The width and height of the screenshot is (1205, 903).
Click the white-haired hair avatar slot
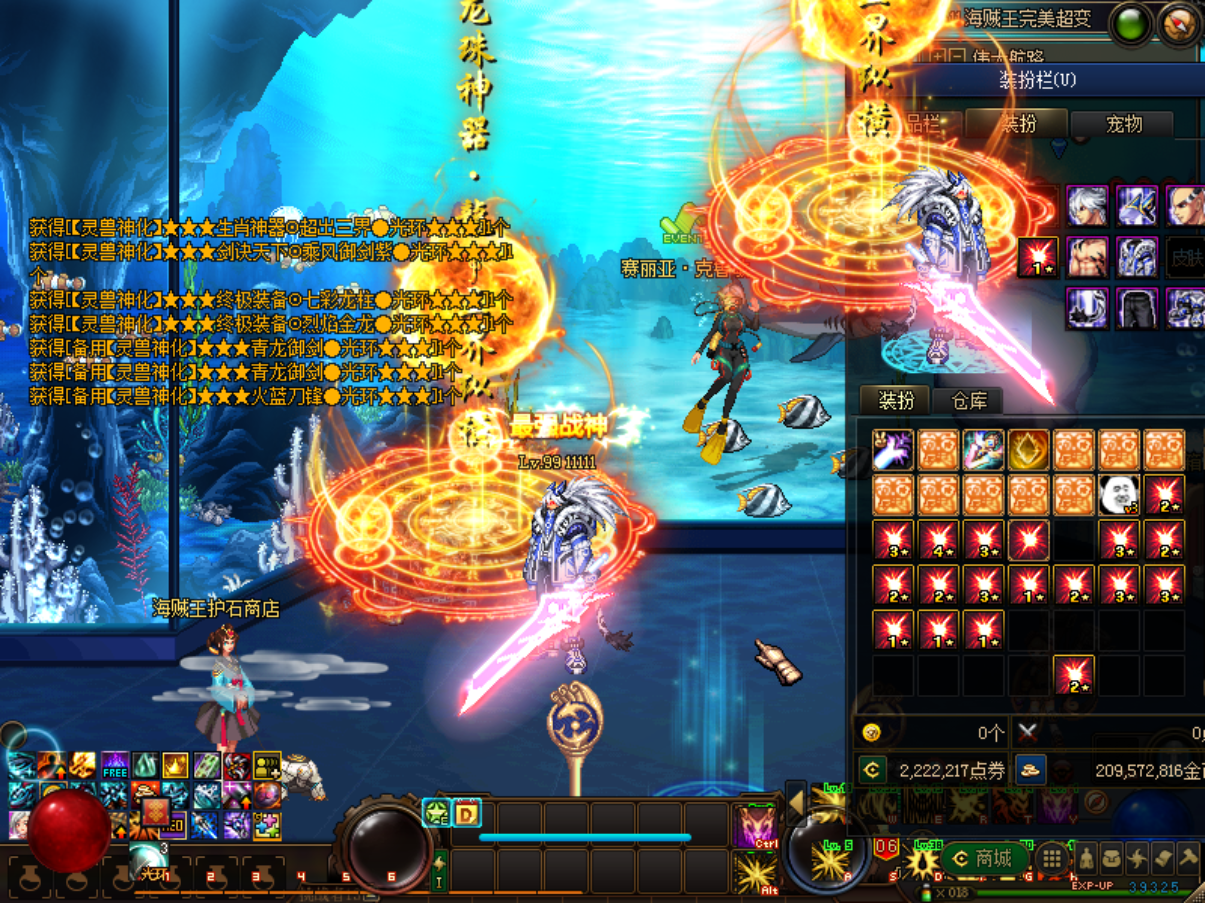pos(1087,206)
